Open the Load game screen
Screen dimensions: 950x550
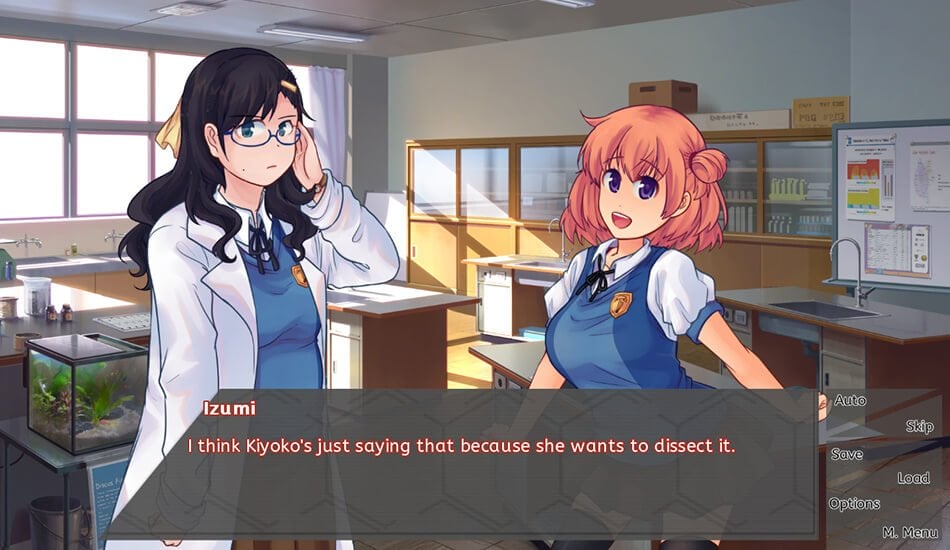point(913,478)
